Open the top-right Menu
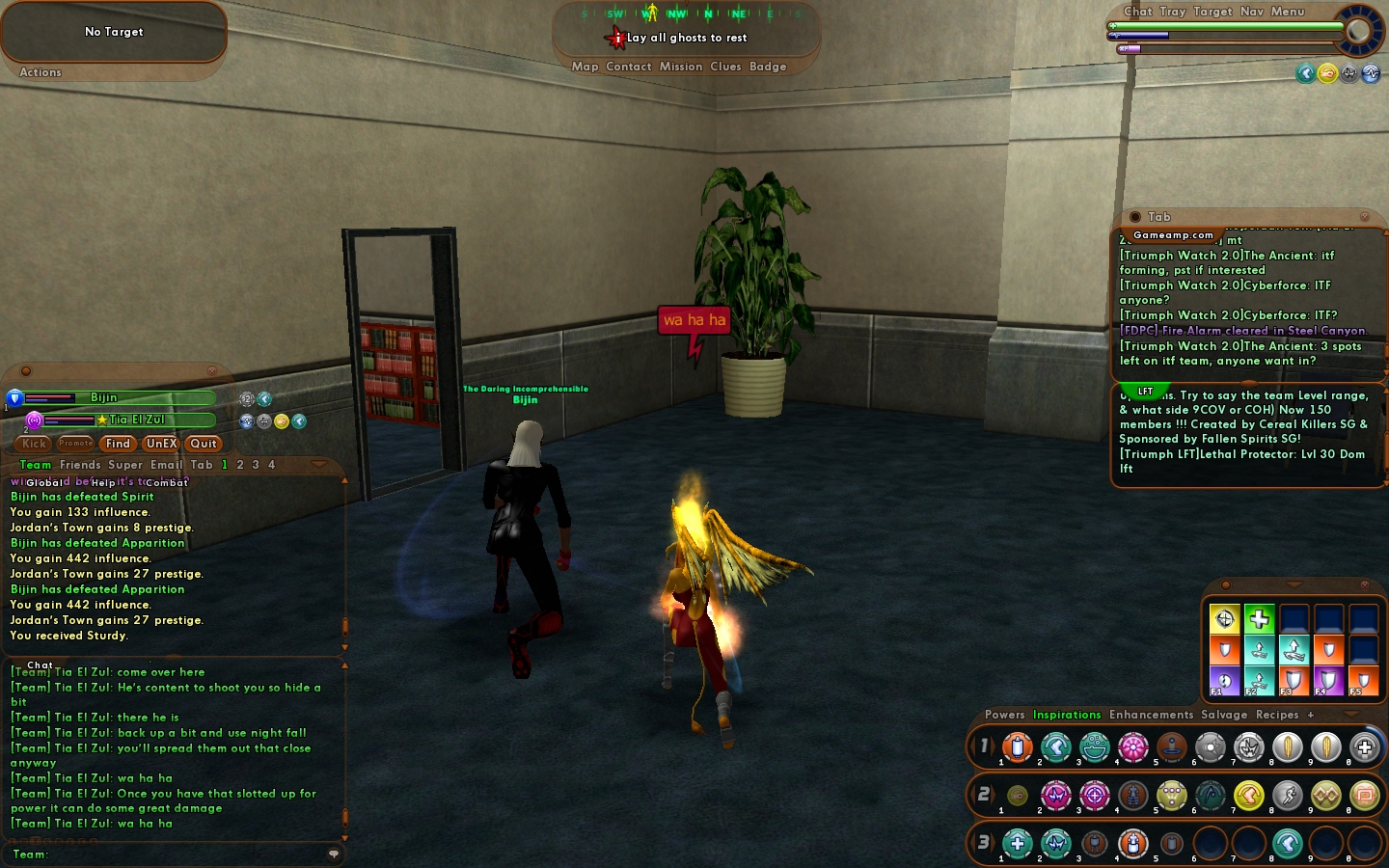The width and height of the screenshot is (1389, 868). [x=1288, y=12]
